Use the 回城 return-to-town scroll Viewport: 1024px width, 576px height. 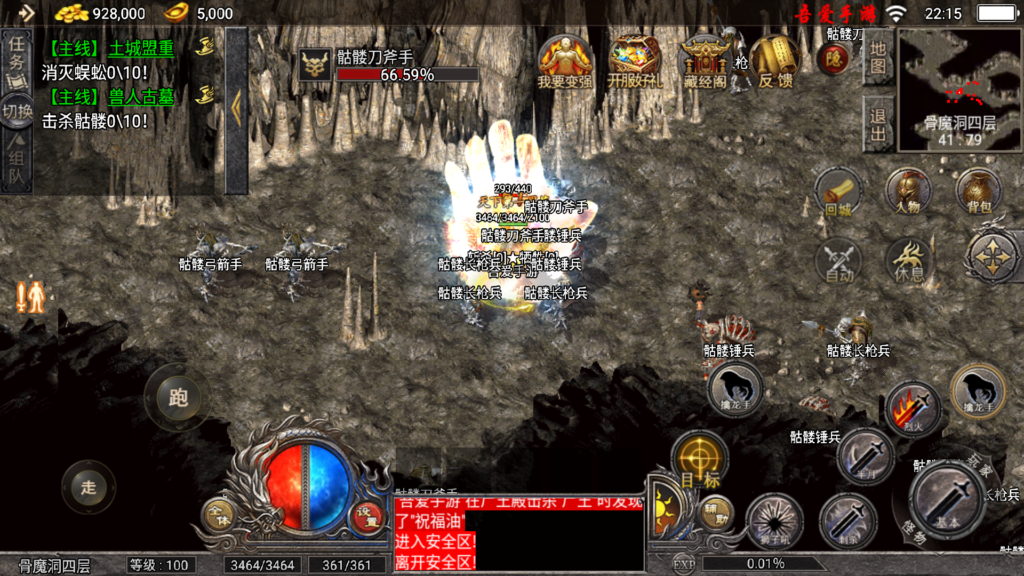838,192
